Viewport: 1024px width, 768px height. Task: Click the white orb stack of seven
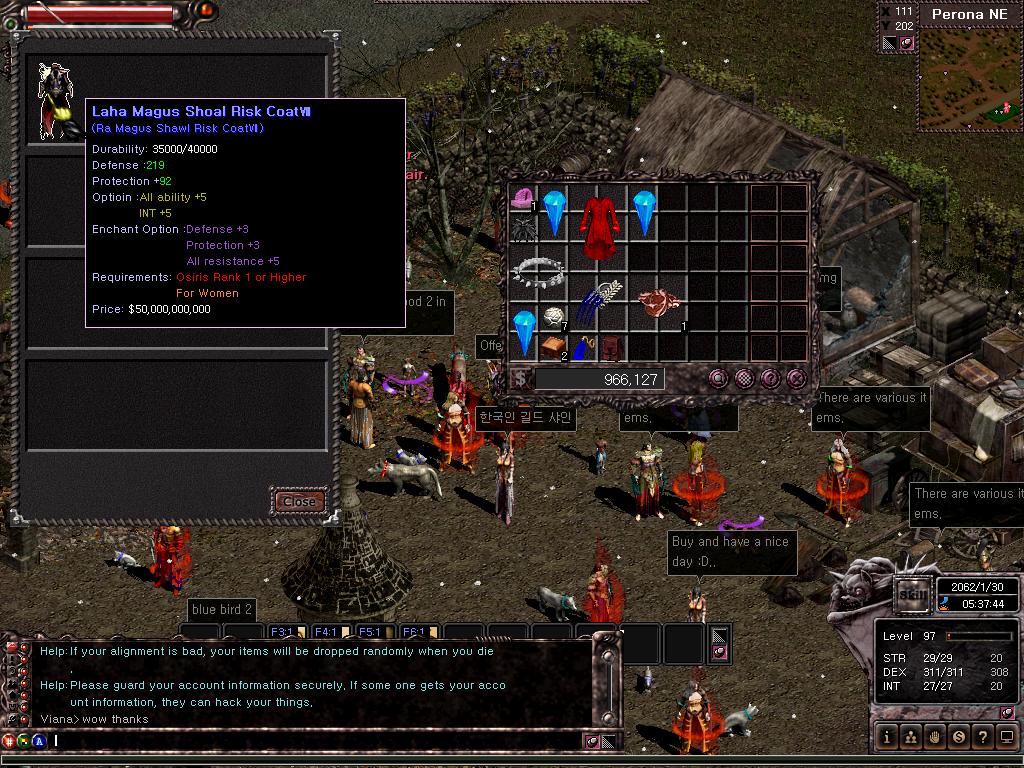point(553,319)
